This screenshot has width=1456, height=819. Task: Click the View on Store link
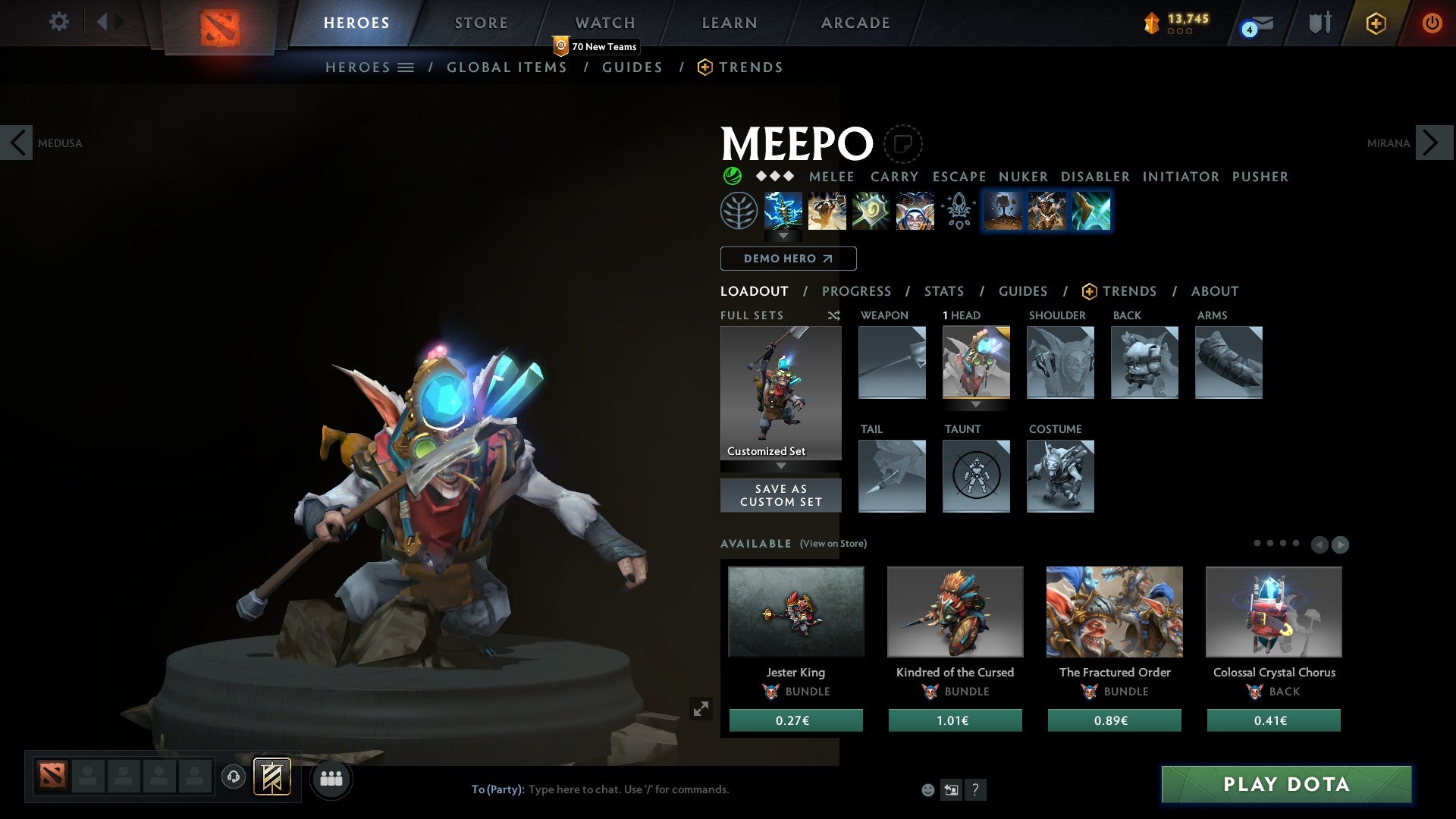[832, 544]
